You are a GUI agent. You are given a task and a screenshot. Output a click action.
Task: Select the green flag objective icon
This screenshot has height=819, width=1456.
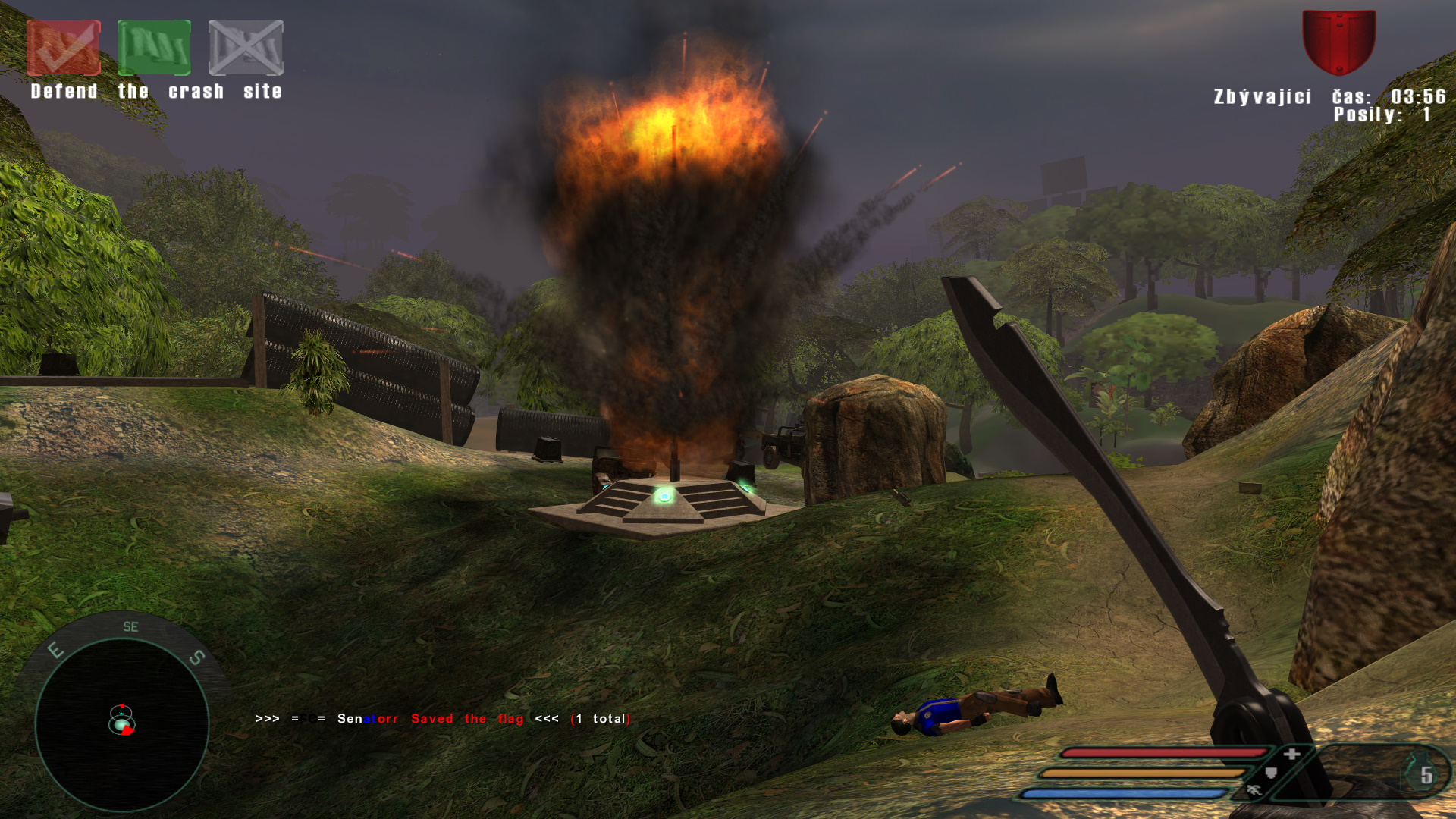point(154,48)
